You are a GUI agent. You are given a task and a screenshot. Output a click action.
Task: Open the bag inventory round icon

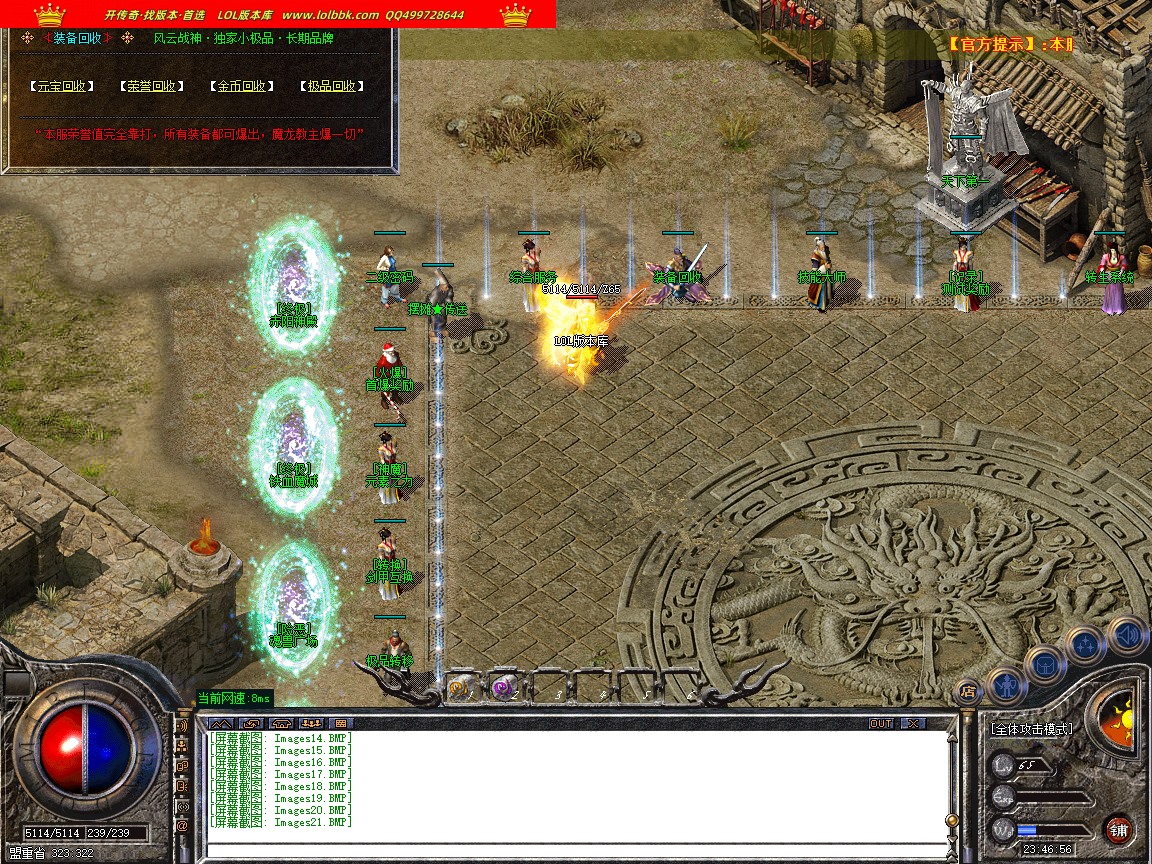pyautogui.click(x=1045, y=664)
